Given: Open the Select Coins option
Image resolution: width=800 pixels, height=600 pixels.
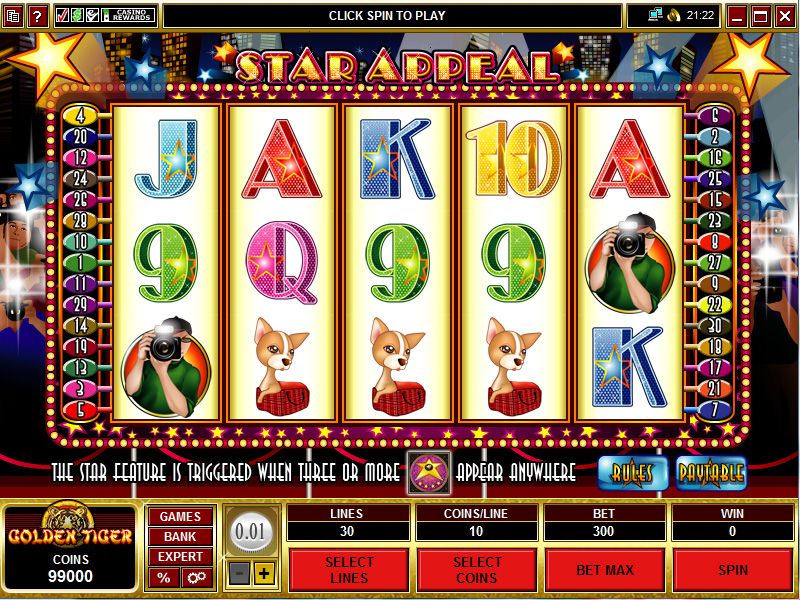Looking at the screenshot, I should tap(476, 570).
